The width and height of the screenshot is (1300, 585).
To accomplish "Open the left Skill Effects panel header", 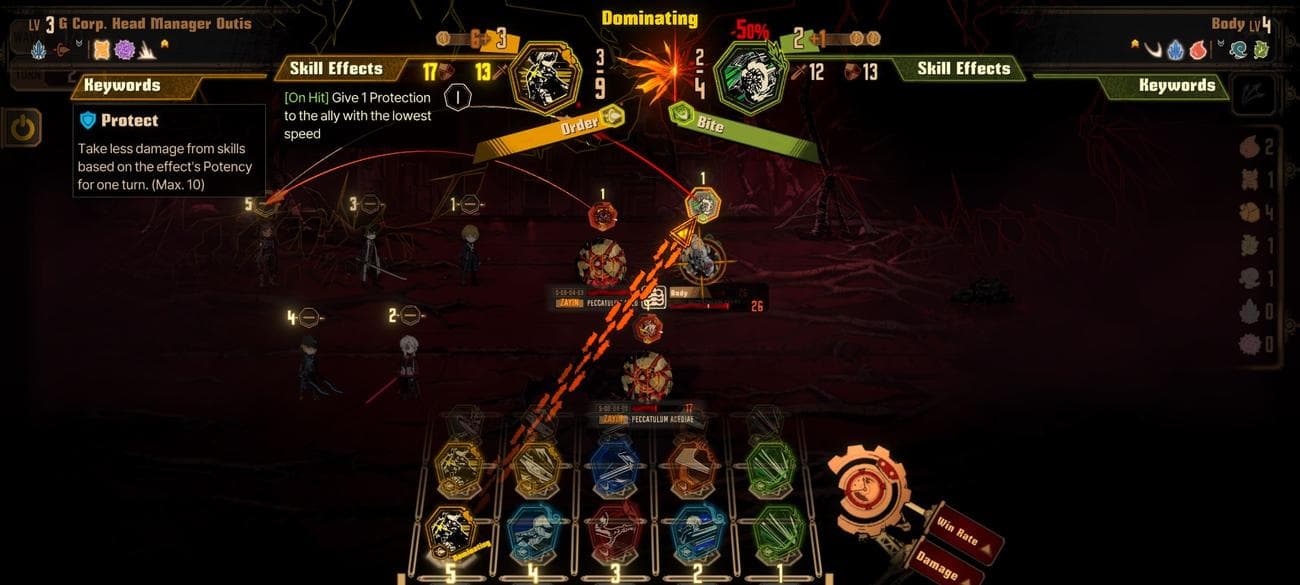I will (336, 69).
